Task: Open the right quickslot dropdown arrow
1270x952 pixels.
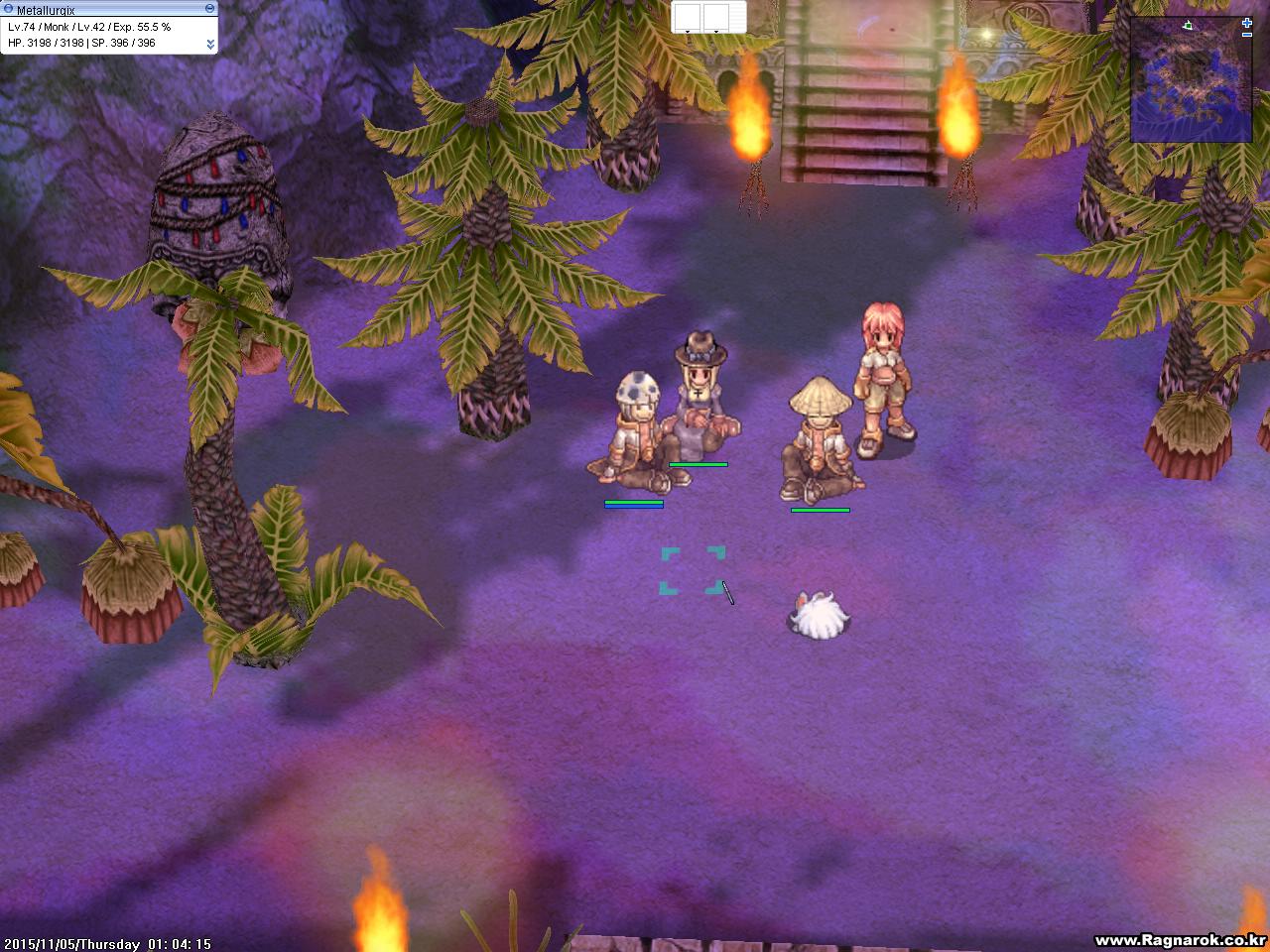Action: [716, 32]
